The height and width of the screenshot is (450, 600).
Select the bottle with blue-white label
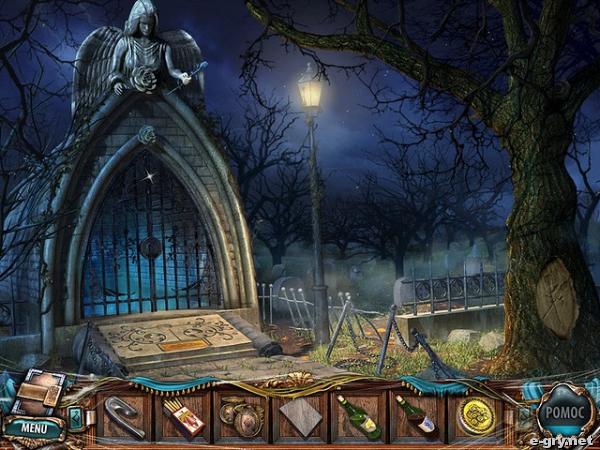point(416,416)
